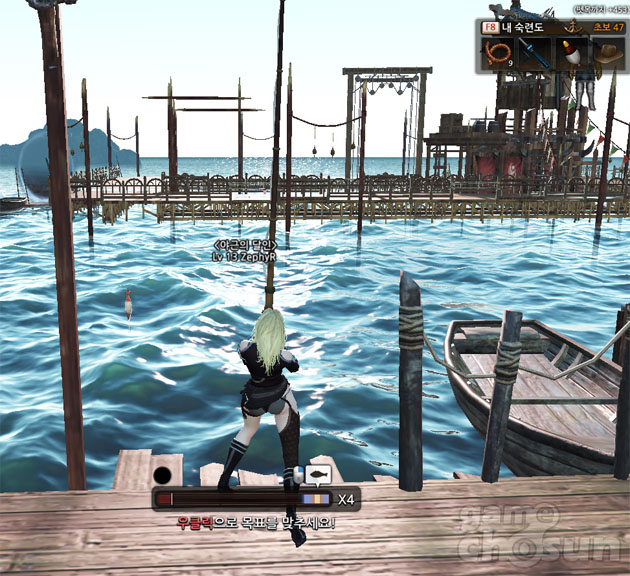Open the 내 숙련도 proficiency panel
The image size is (630, 576).
(x=524, y=28)
